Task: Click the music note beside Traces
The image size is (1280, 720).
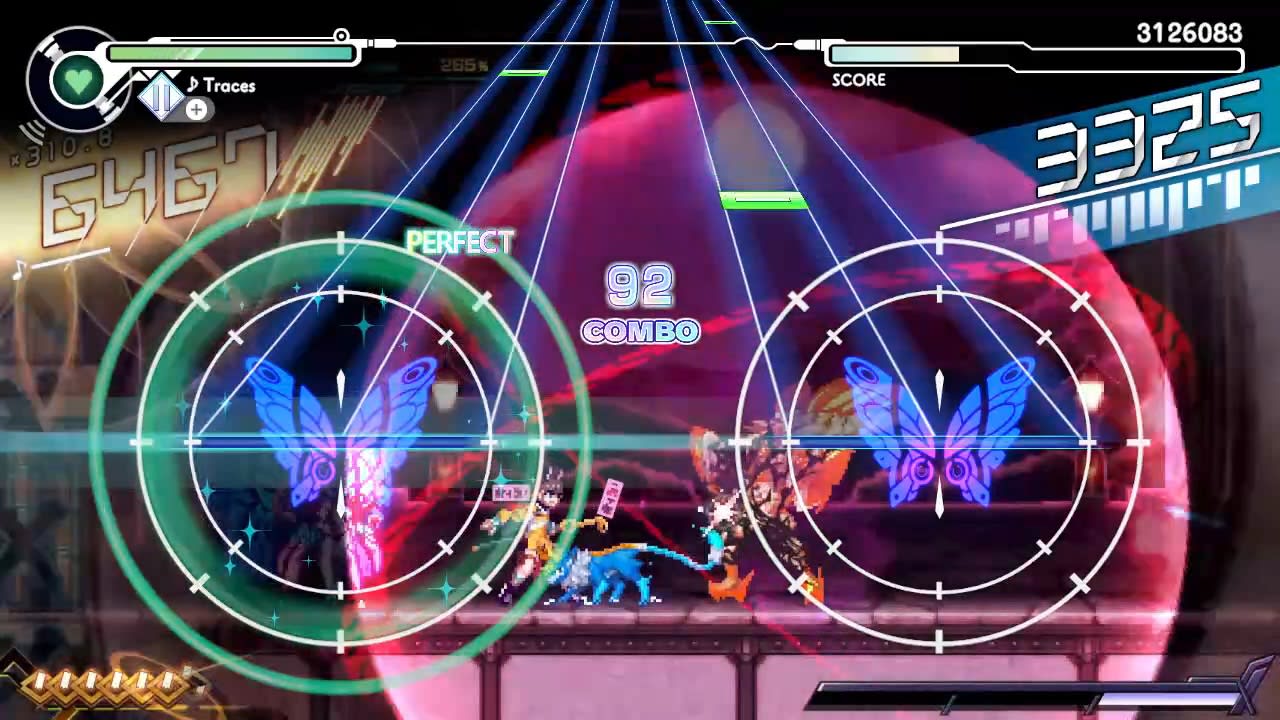Action: click(193, 86)
